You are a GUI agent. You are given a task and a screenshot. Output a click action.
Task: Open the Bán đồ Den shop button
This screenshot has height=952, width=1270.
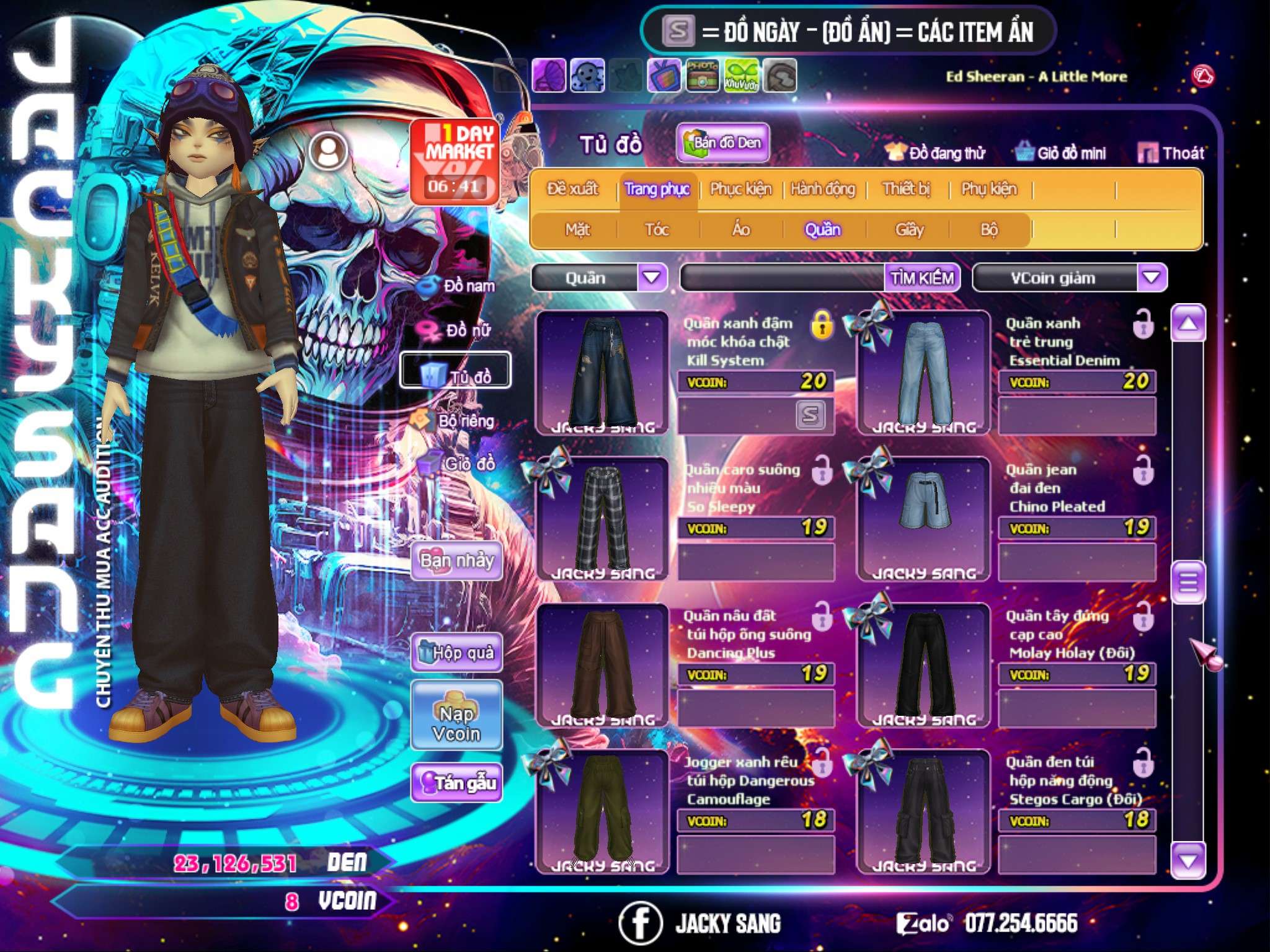tap(722, 143)
